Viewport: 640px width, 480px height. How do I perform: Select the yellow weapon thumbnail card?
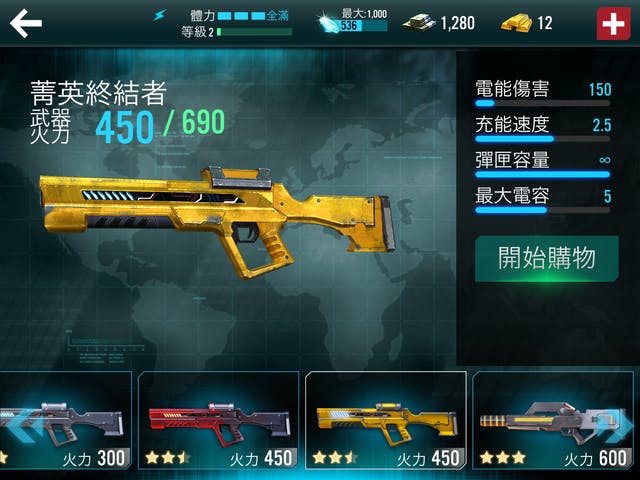[385, 421]
